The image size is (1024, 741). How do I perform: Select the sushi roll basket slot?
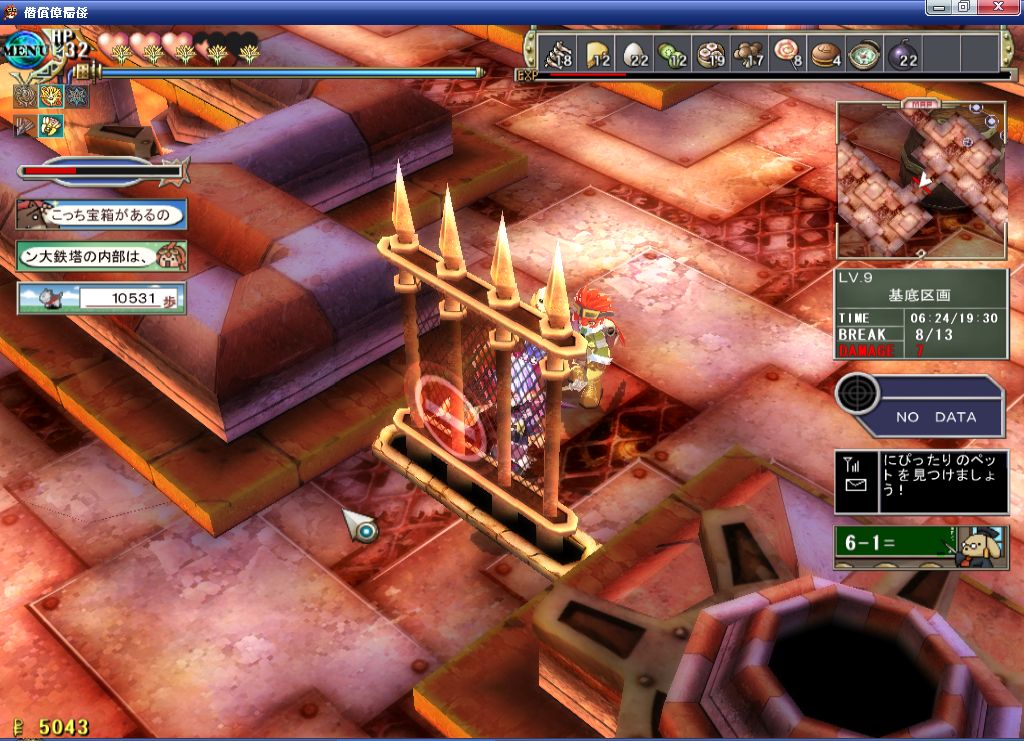click(710, 54)
